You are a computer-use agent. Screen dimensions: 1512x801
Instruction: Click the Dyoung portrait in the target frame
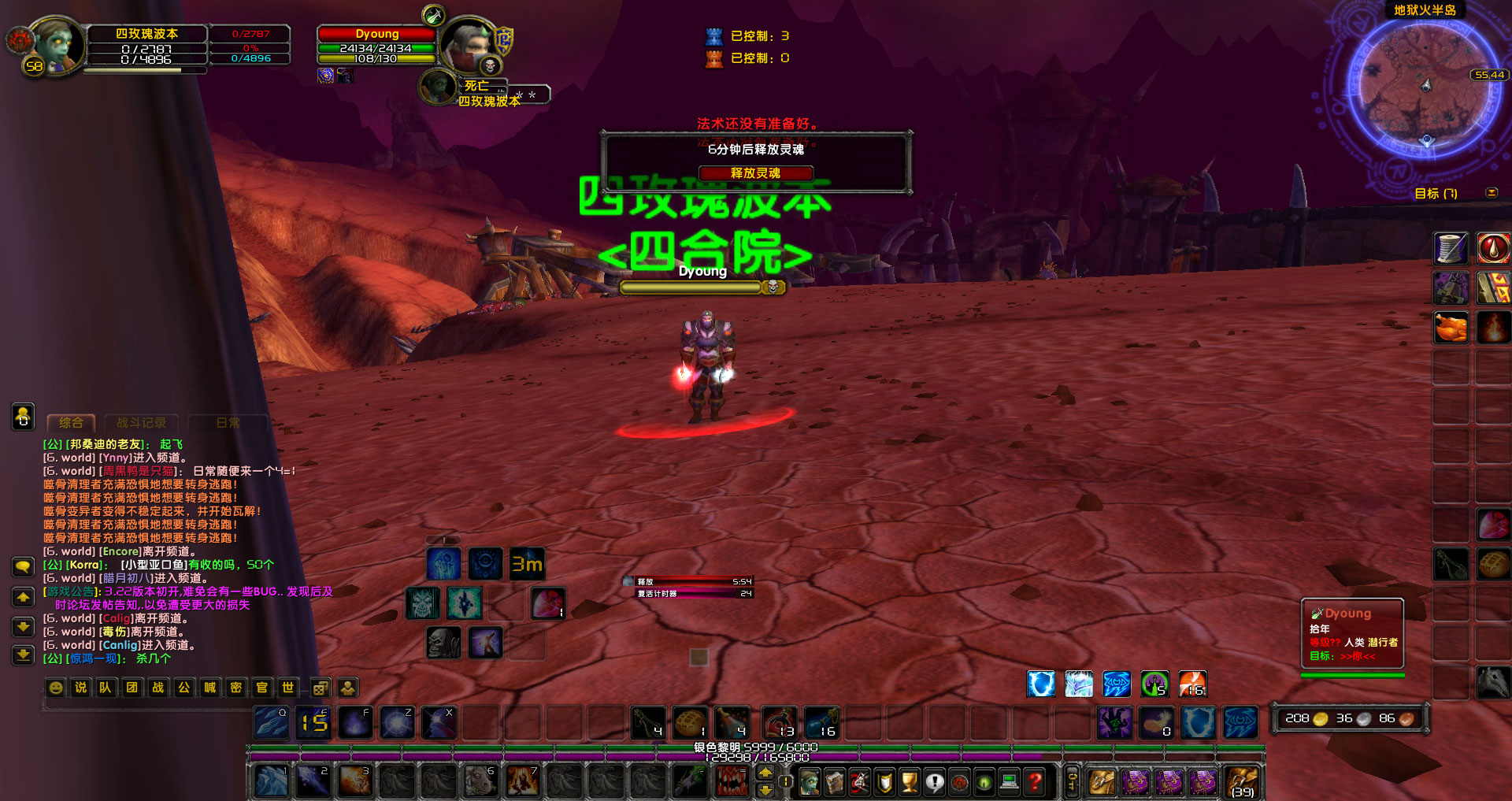pyautogui.click(x=470, y=45)
